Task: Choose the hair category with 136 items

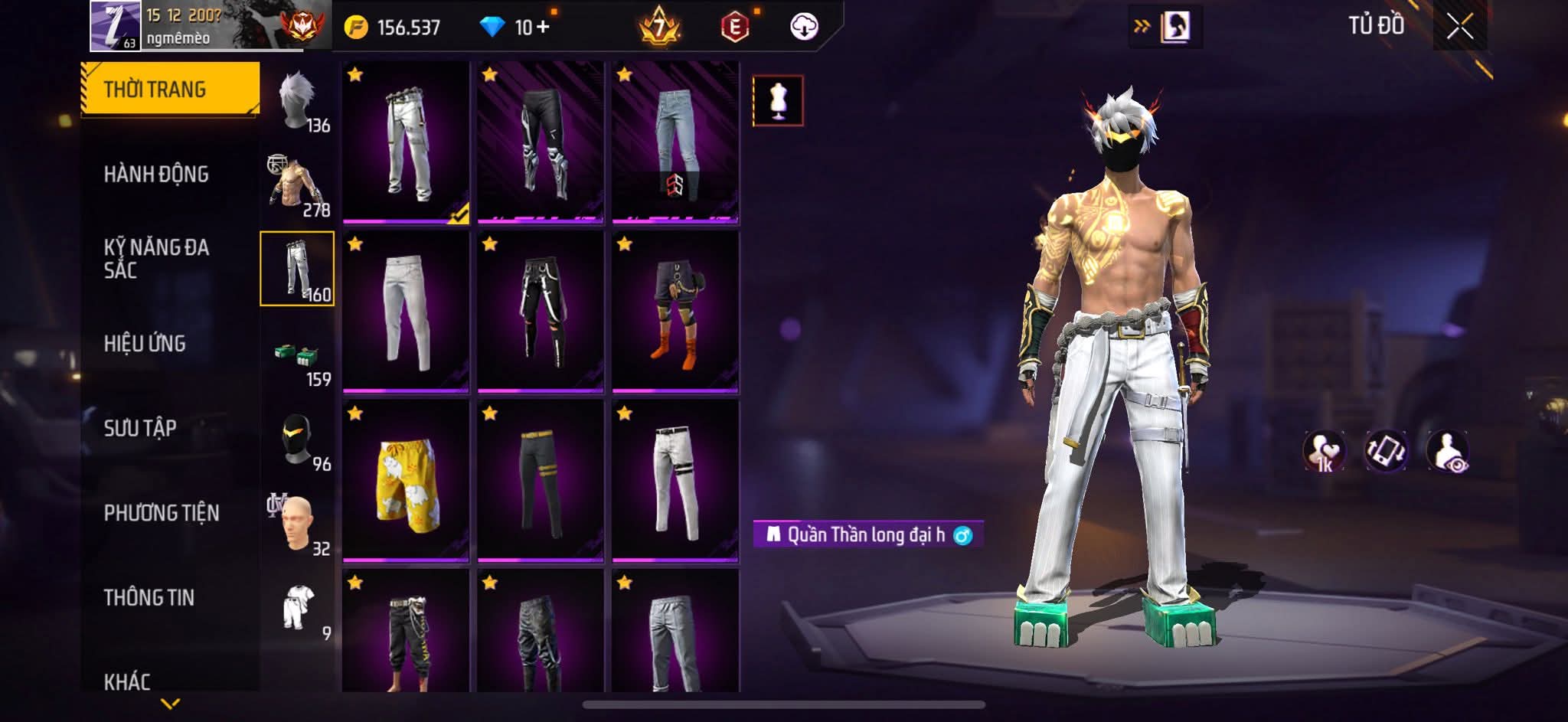Action: tap(298, 102)
